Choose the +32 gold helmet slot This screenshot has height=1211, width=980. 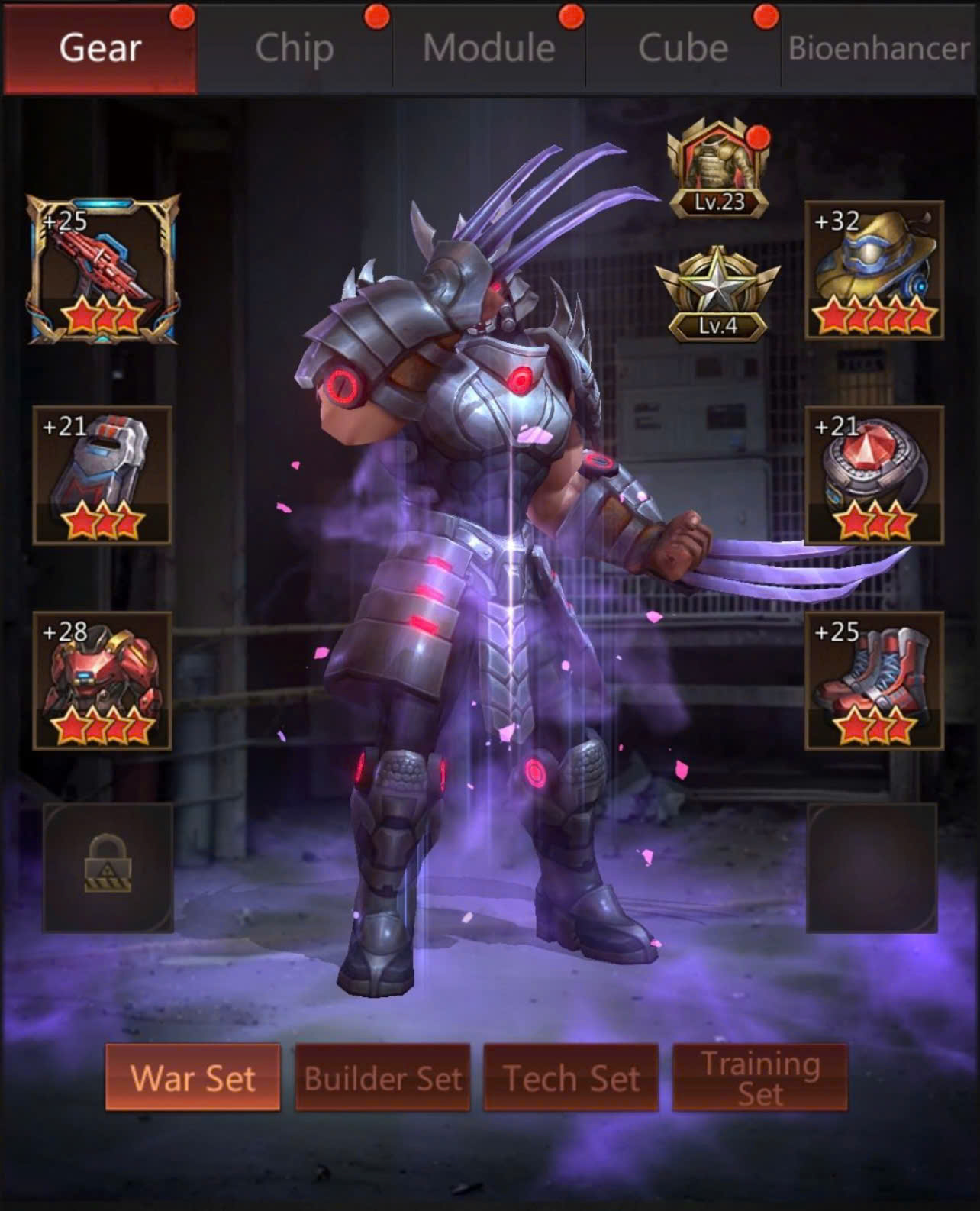tap(875, 270)
